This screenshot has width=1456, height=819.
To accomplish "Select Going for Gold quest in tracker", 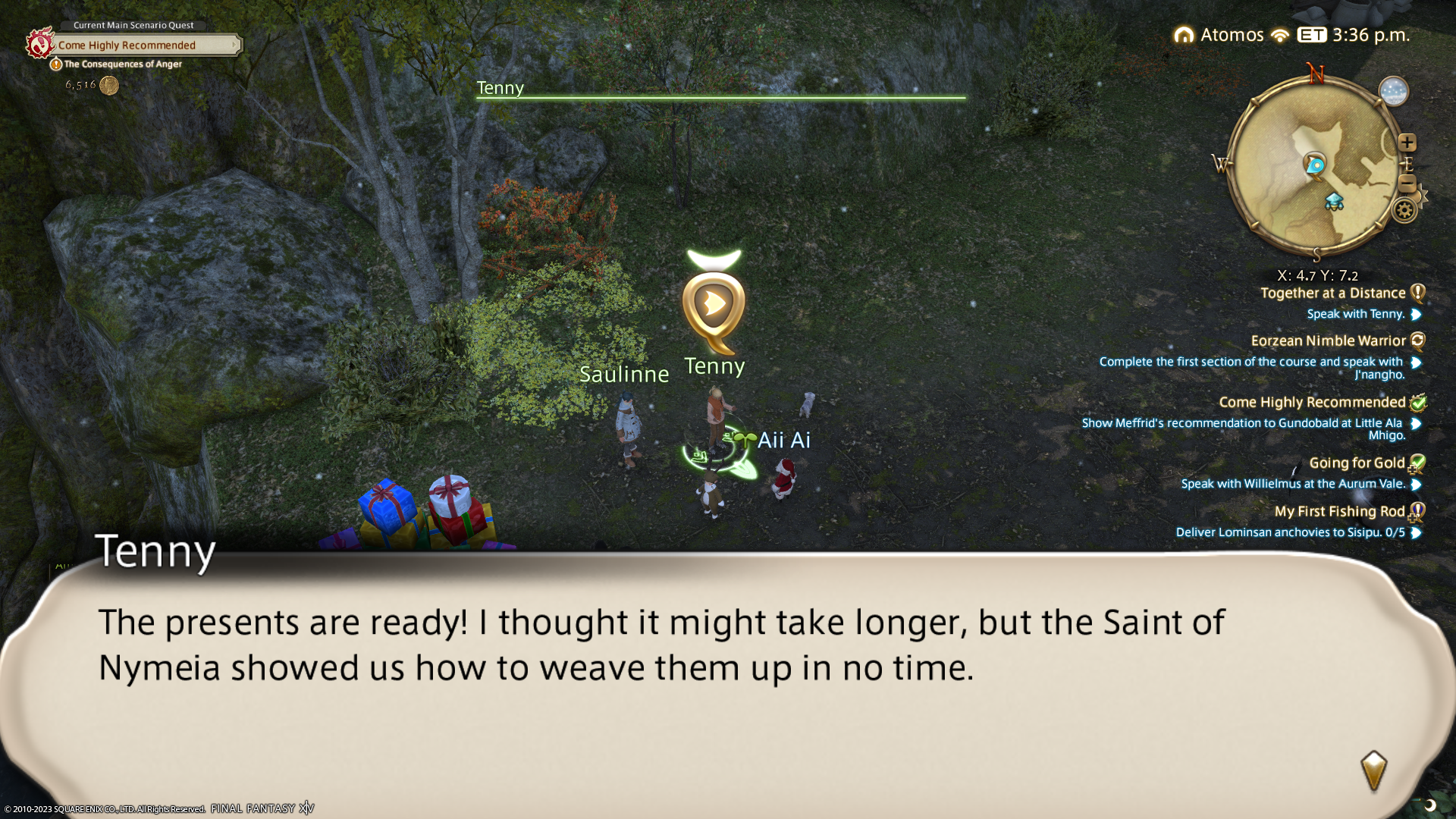I will click(1357, 463).
